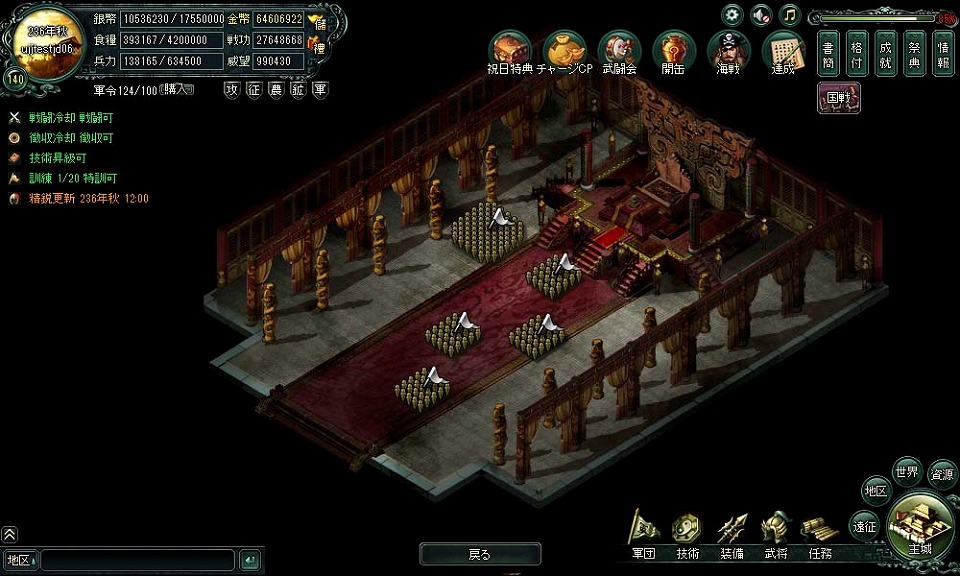Screen dimensions: 960x576
Task: Switch to the 世界 world map
Action: click(907, 471)
